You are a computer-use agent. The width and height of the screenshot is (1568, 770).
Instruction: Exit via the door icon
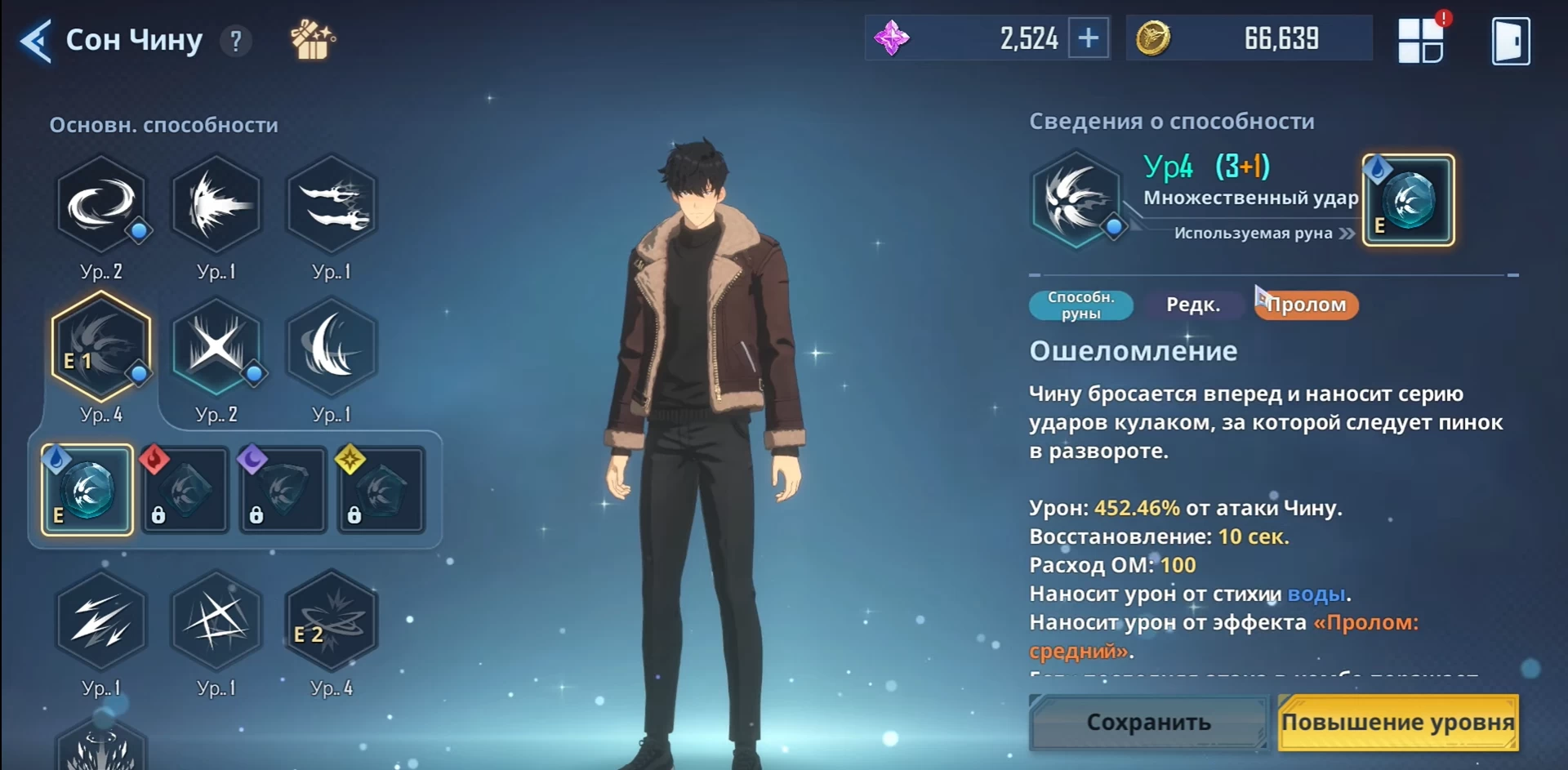click(1510, 41)
